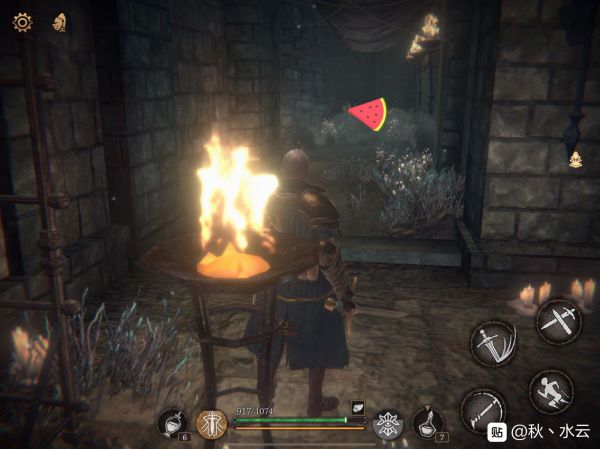Tap the diagonal blade weapon button
Screen dimensions: 600x449
[x=484, y=410]
